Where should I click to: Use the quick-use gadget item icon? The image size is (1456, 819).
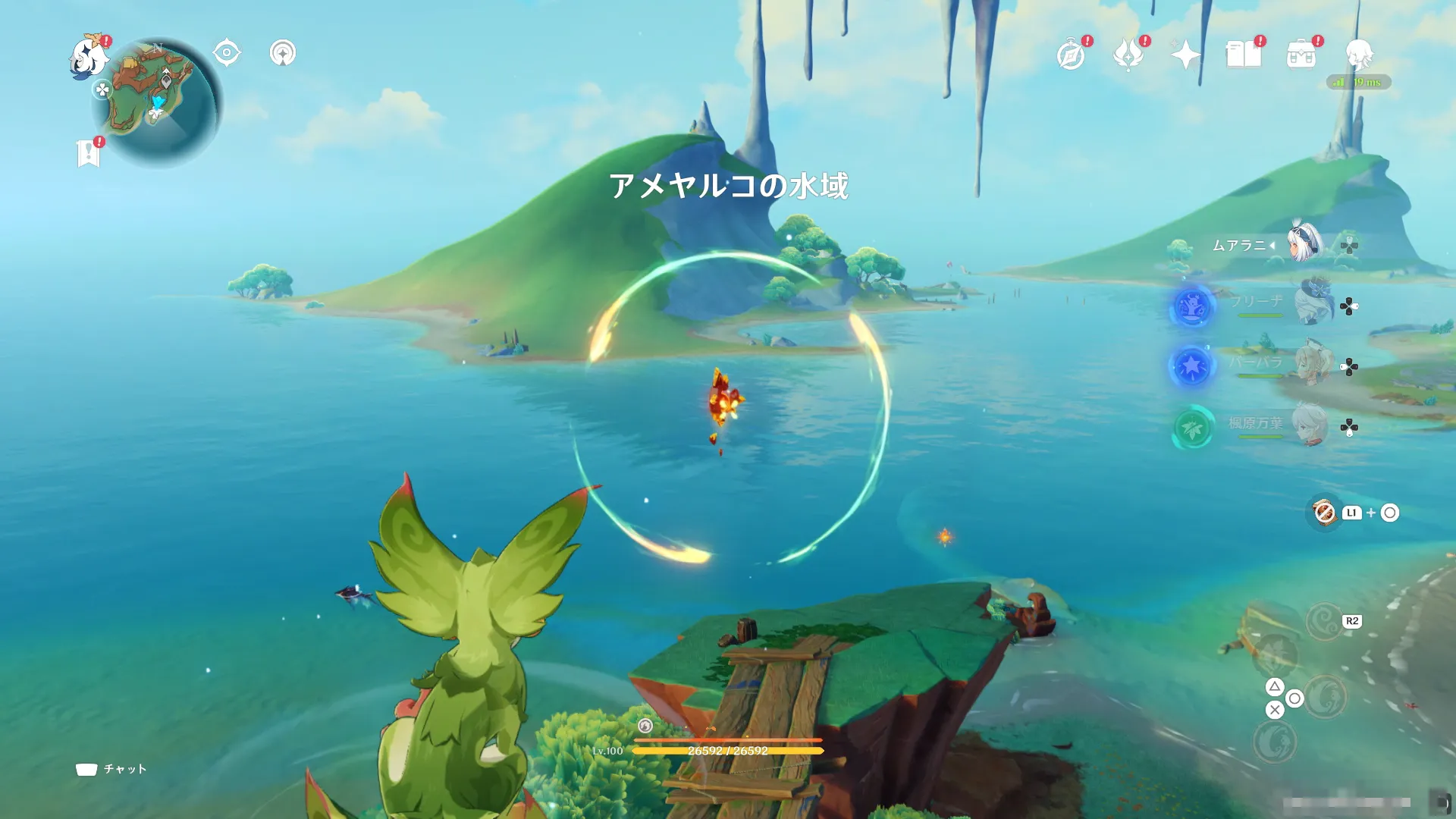pos(1324,513)
